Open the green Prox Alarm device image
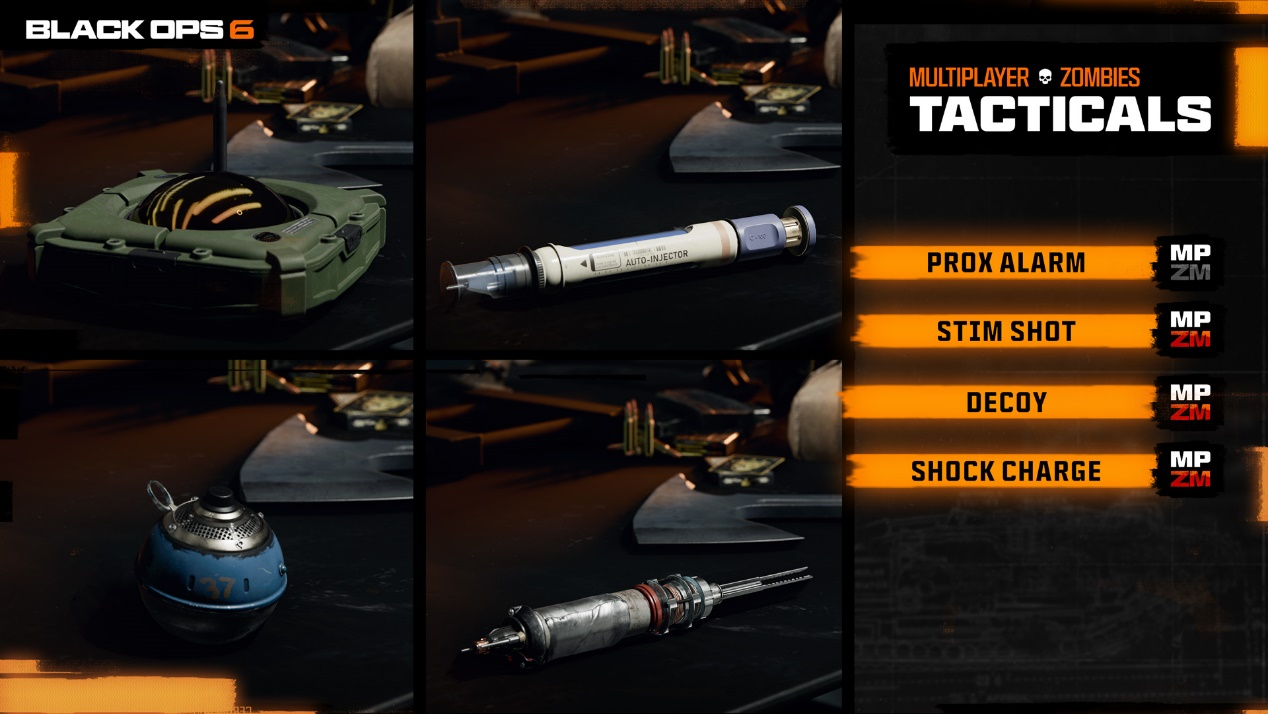The width and height of the screenshot is (1268, 714). pyautogui.click(x=208, y=228)
